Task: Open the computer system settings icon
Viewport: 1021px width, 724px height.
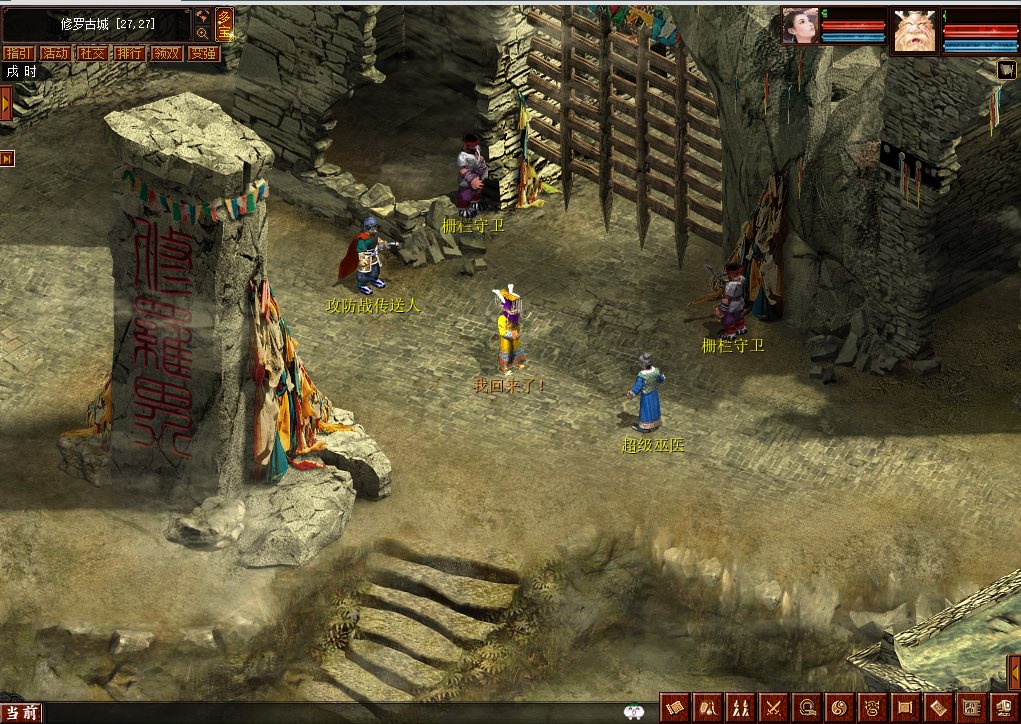Action: tap(1003, 706)
